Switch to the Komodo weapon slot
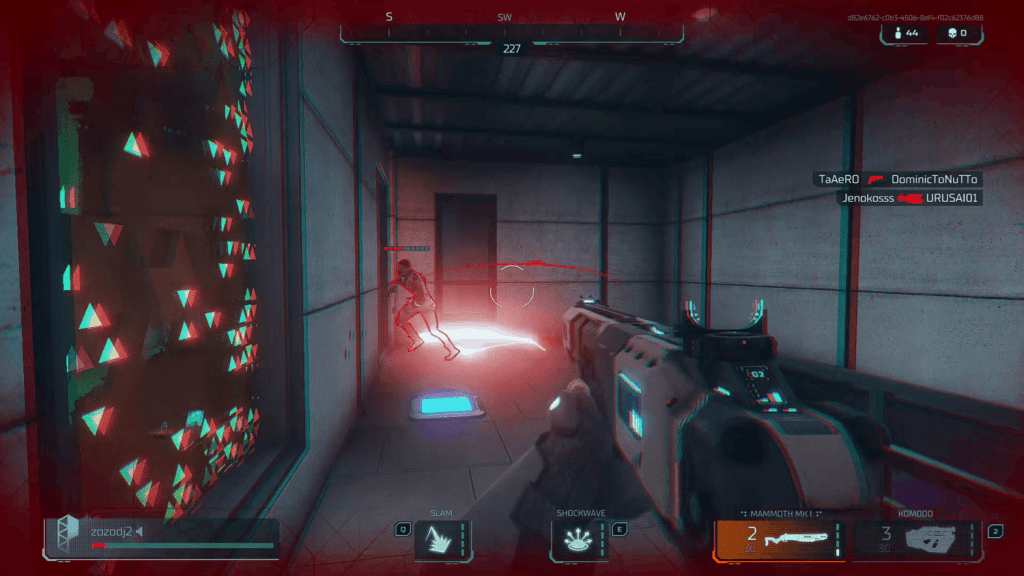 click(x=916, y=539)
